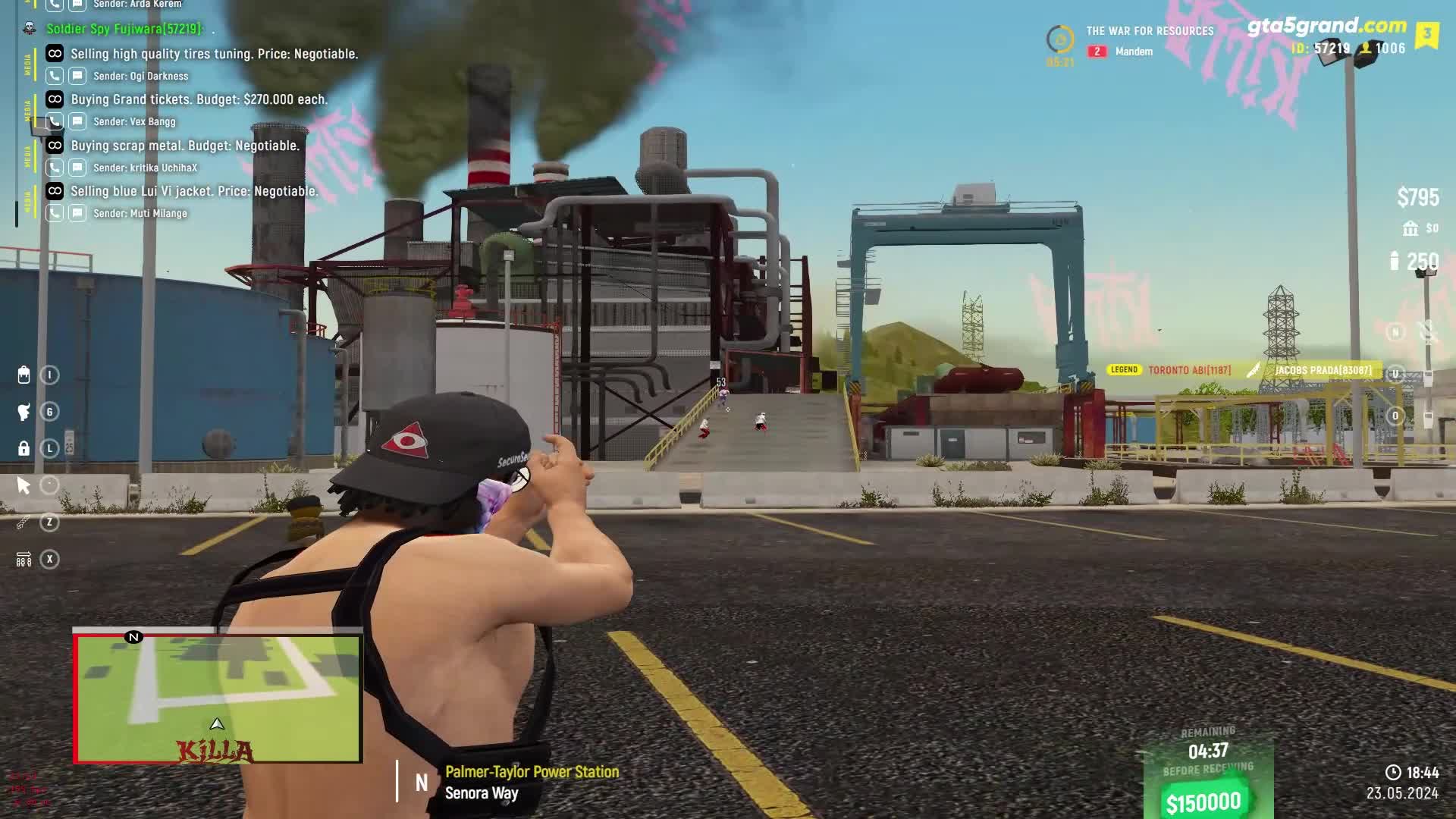Screen dimensions: 1456x819
Task: Toggle the muted microphone icon
Action: pos(1428,331)
